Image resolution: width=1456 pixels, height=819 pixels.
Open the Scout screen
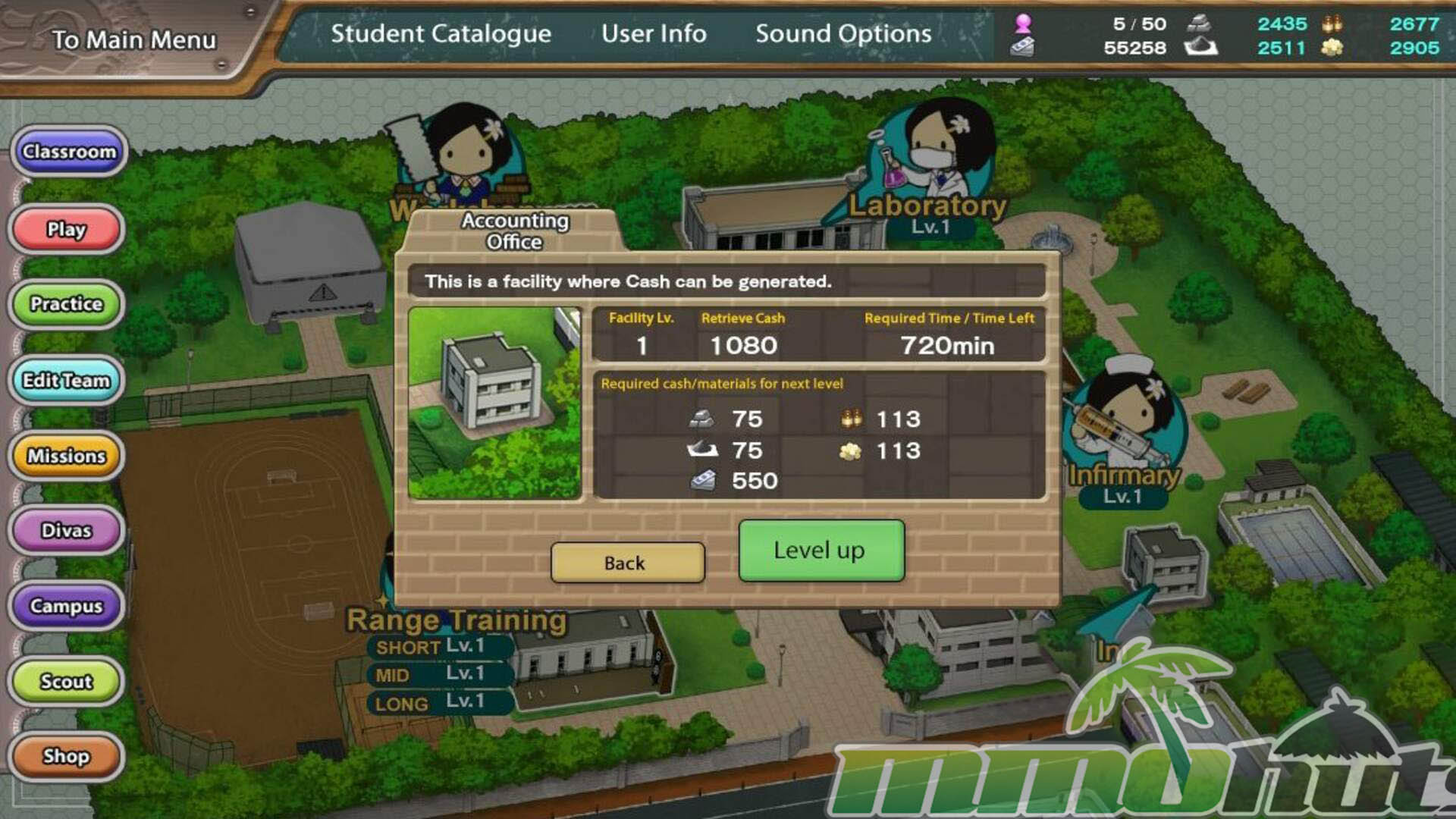point(67,681)
